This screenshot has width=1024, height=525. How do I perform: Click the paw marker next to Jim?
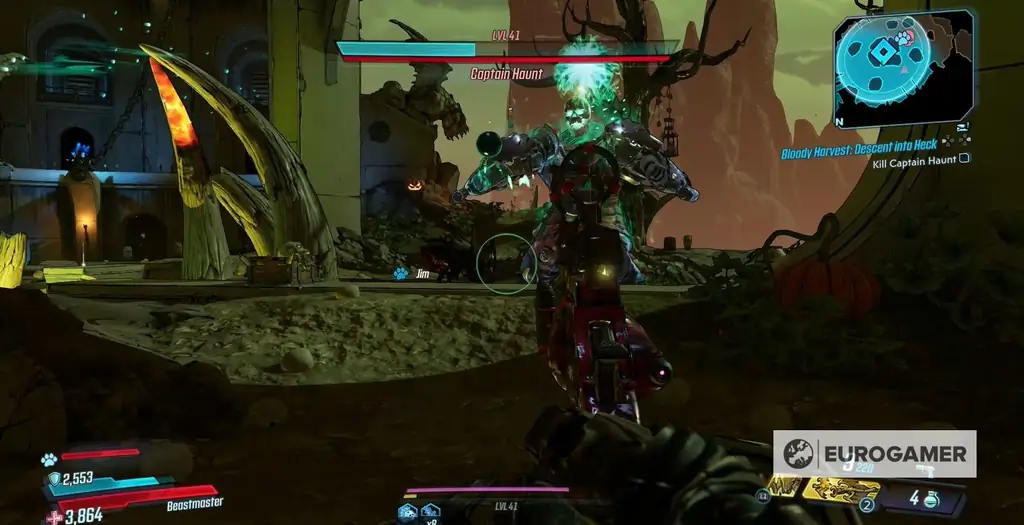coord(400,273)
